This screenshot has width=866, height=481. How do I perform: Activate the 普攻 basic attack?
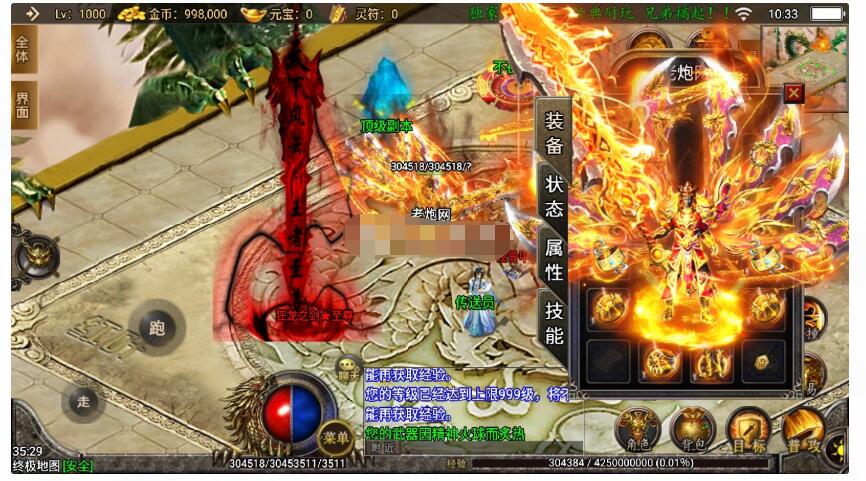click(803, 429)
